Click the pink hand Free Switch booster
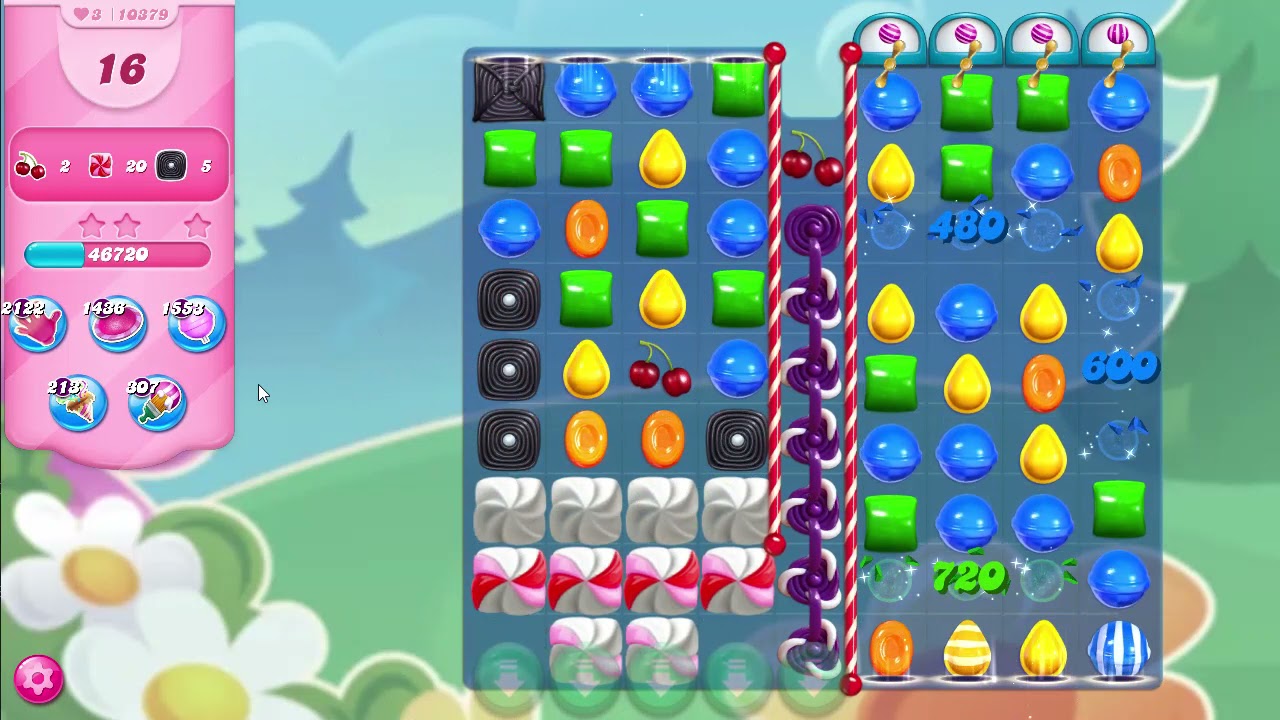The image size is (1280, 720). [x=40, y=322]
